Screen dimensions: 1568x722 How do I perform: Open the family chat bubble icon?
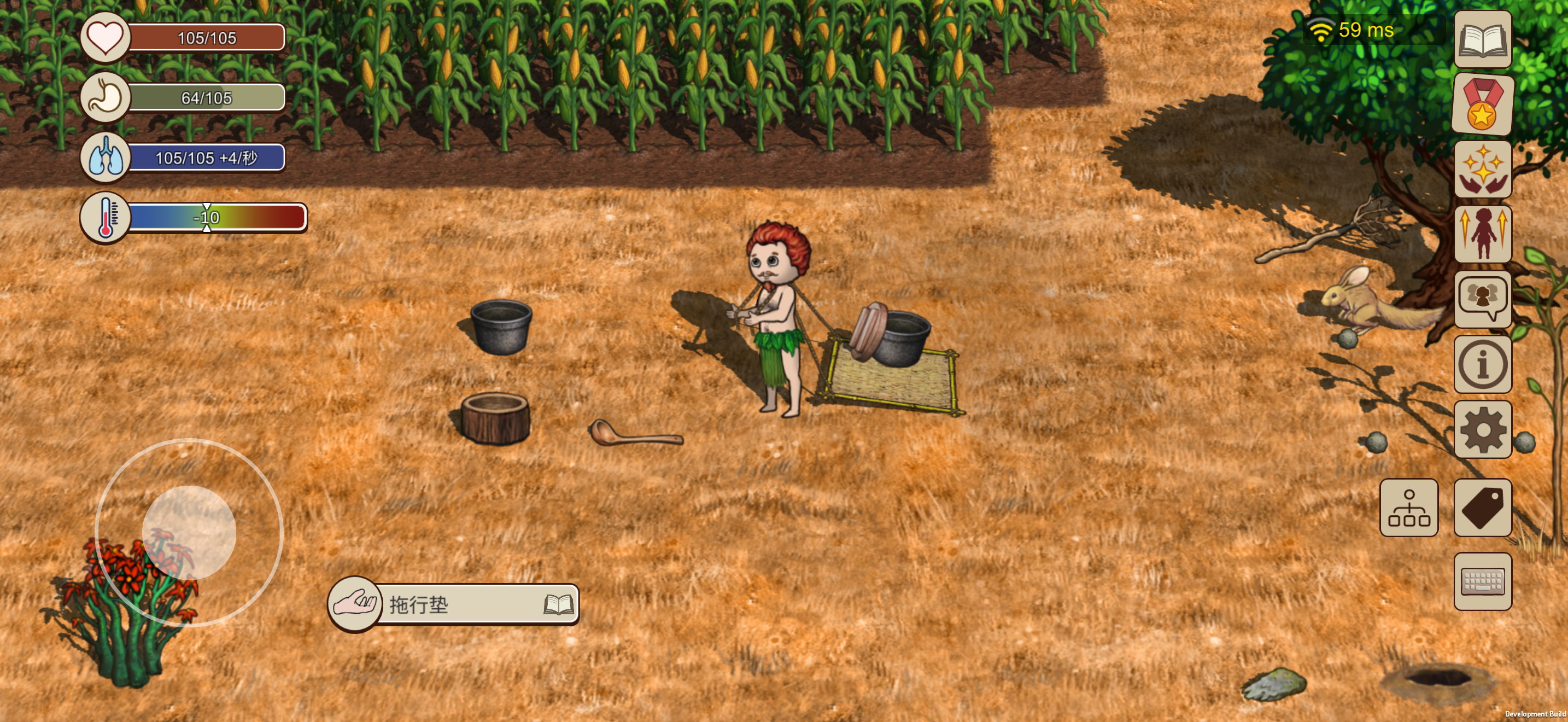coord(1482,299)
